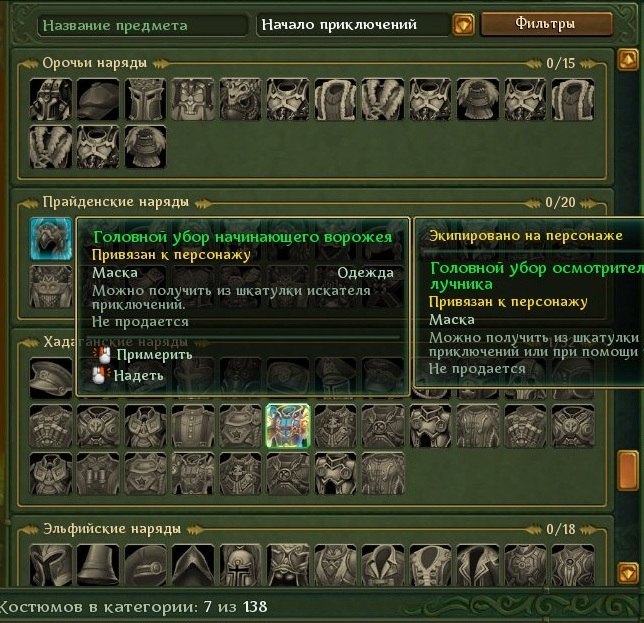The width and height of the screenshot is (644, 623).
Task: Select the Начало приключений collection field
Action: click(x=352, y=24)
